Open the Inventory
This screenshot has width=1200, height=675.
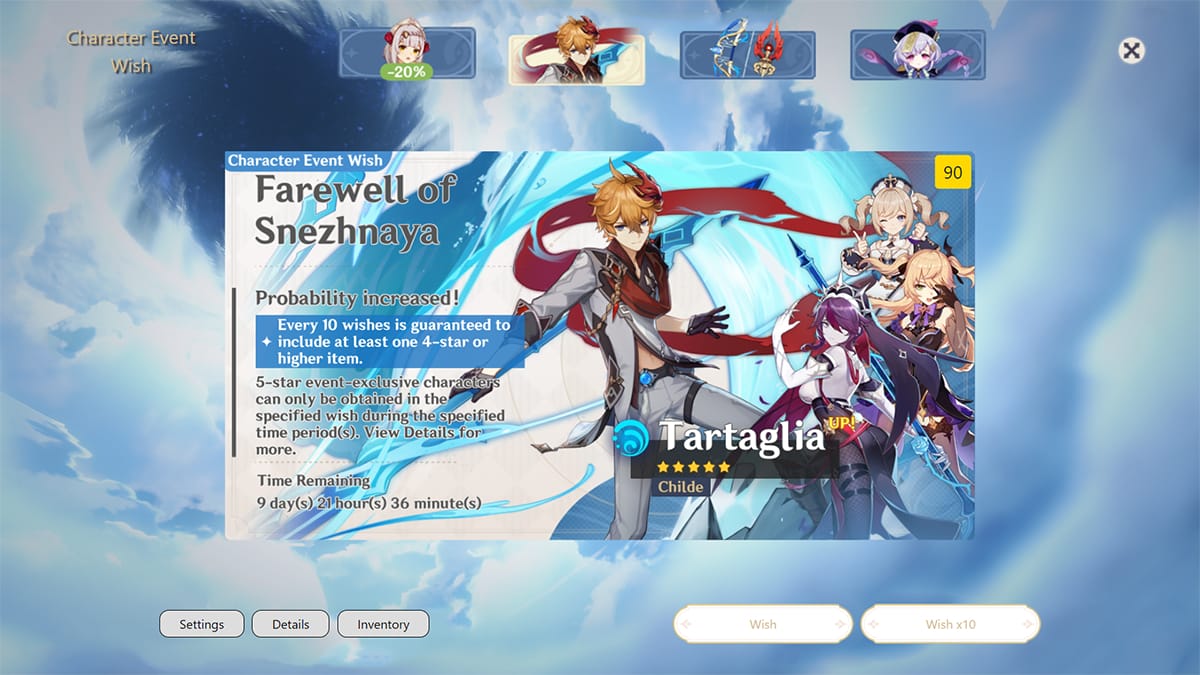(383, 624)
